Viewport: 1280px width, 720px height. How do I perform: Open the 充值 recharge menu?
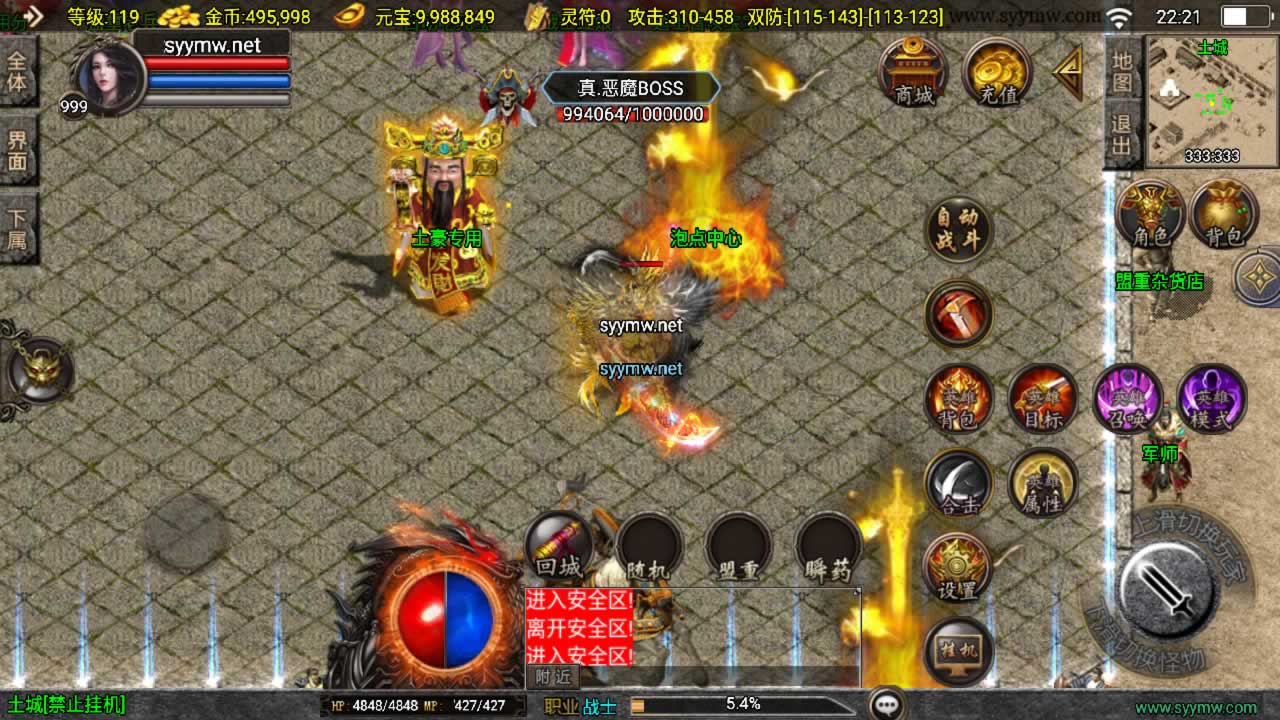998,72
